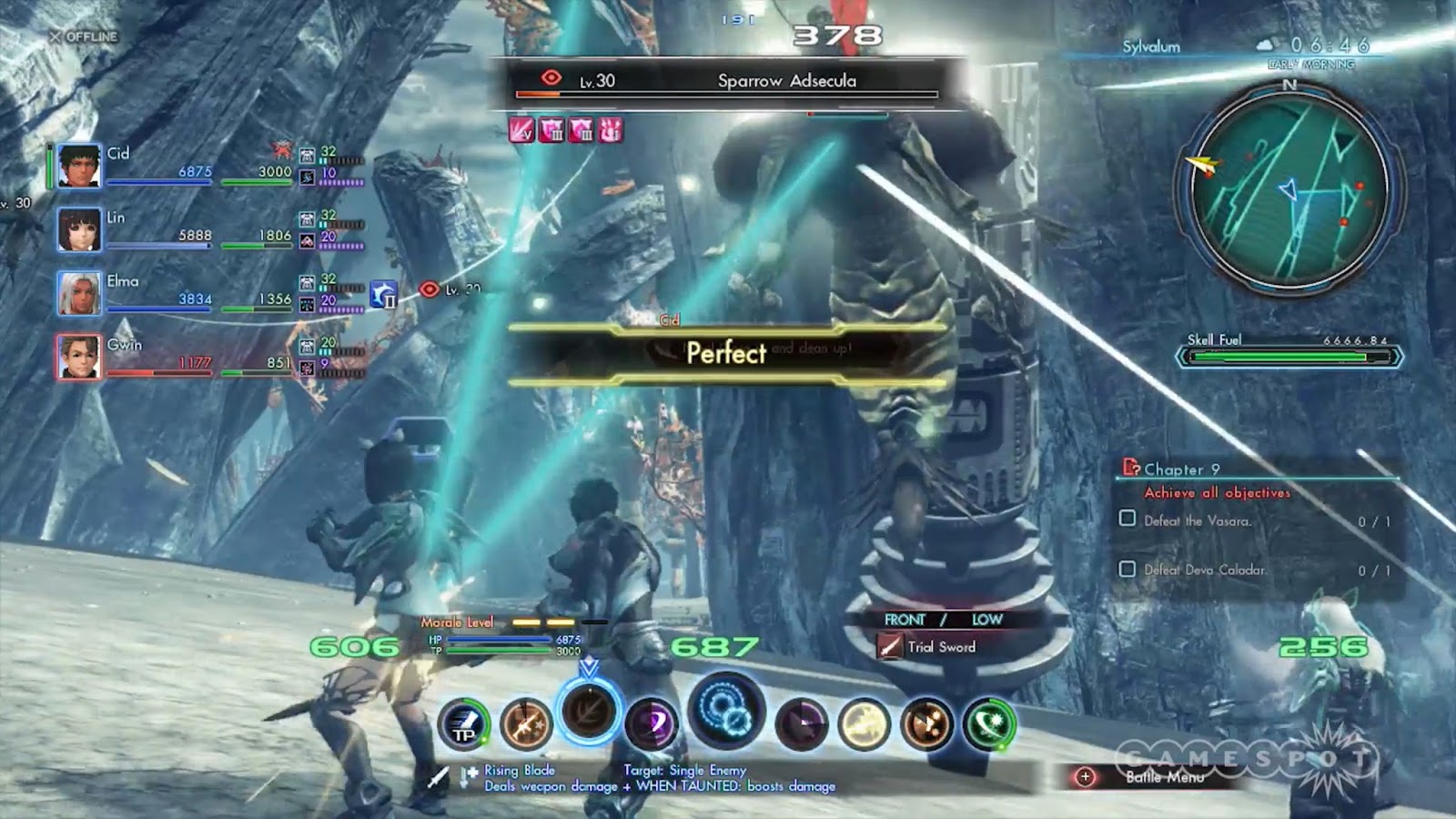The image size is (1456, 819).
Task: Use the orange sword-and-star art
Action: coord(526,725)
